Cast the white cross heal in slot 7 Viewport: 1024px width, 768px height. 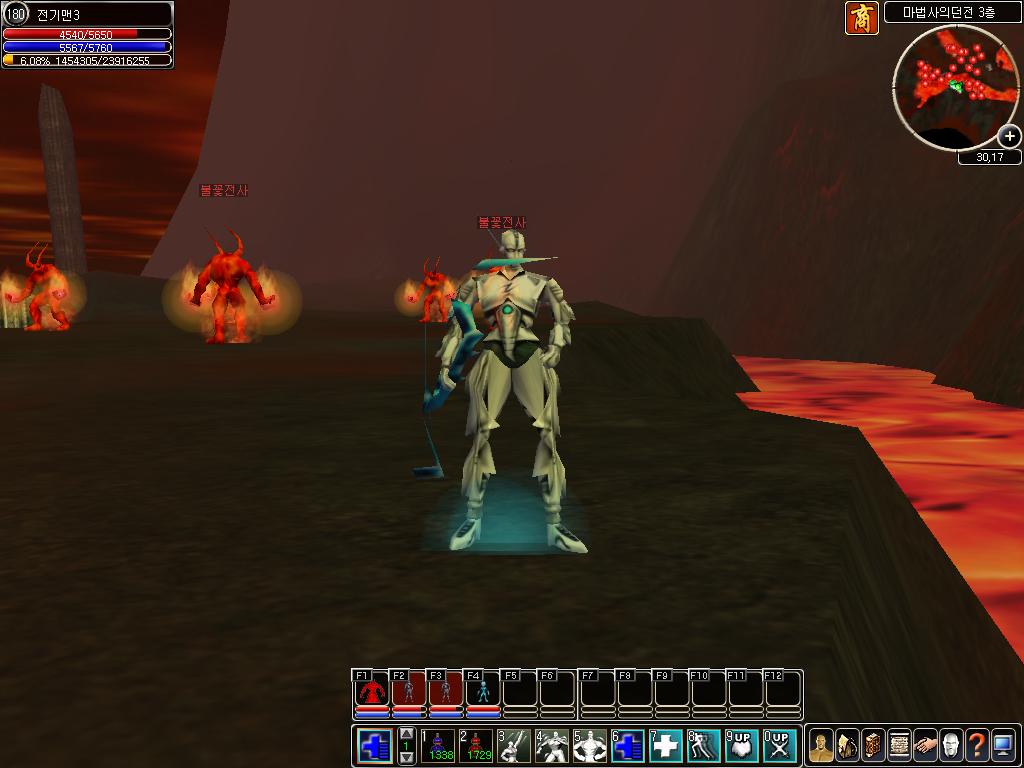tap(666, 746)
